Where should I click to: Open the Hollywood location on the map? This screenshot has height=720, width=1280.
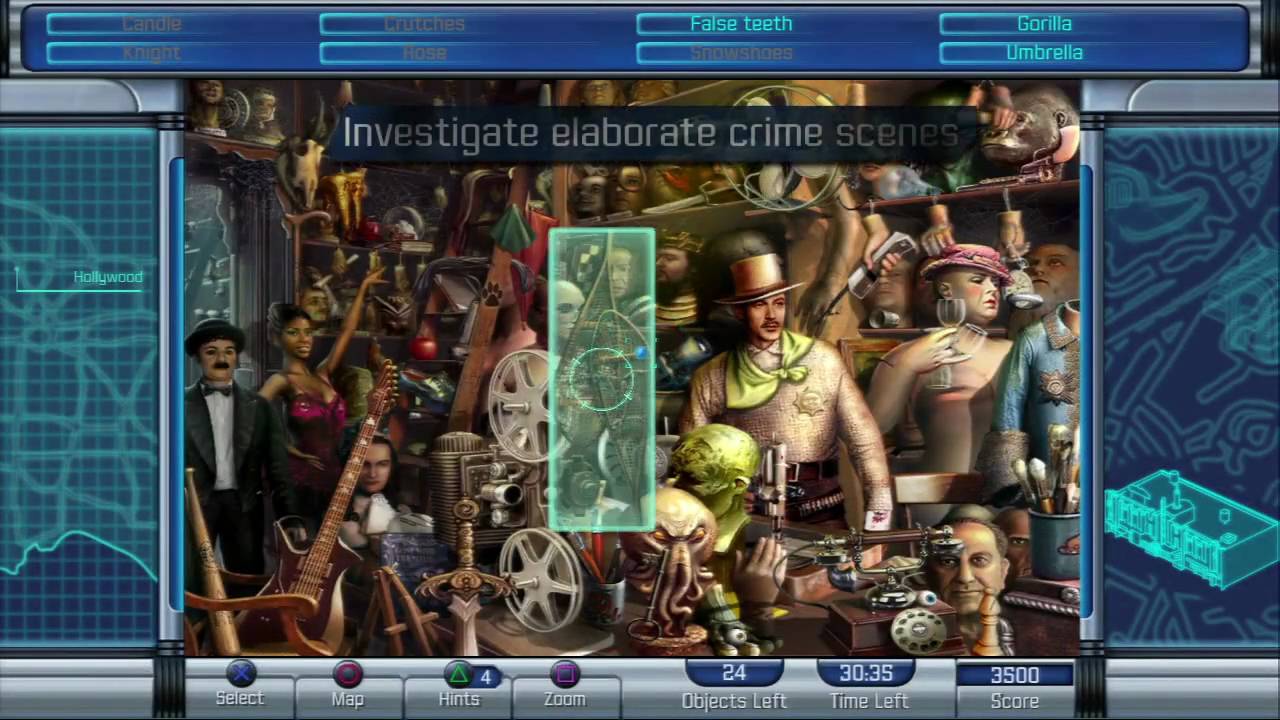pos(107,277)
